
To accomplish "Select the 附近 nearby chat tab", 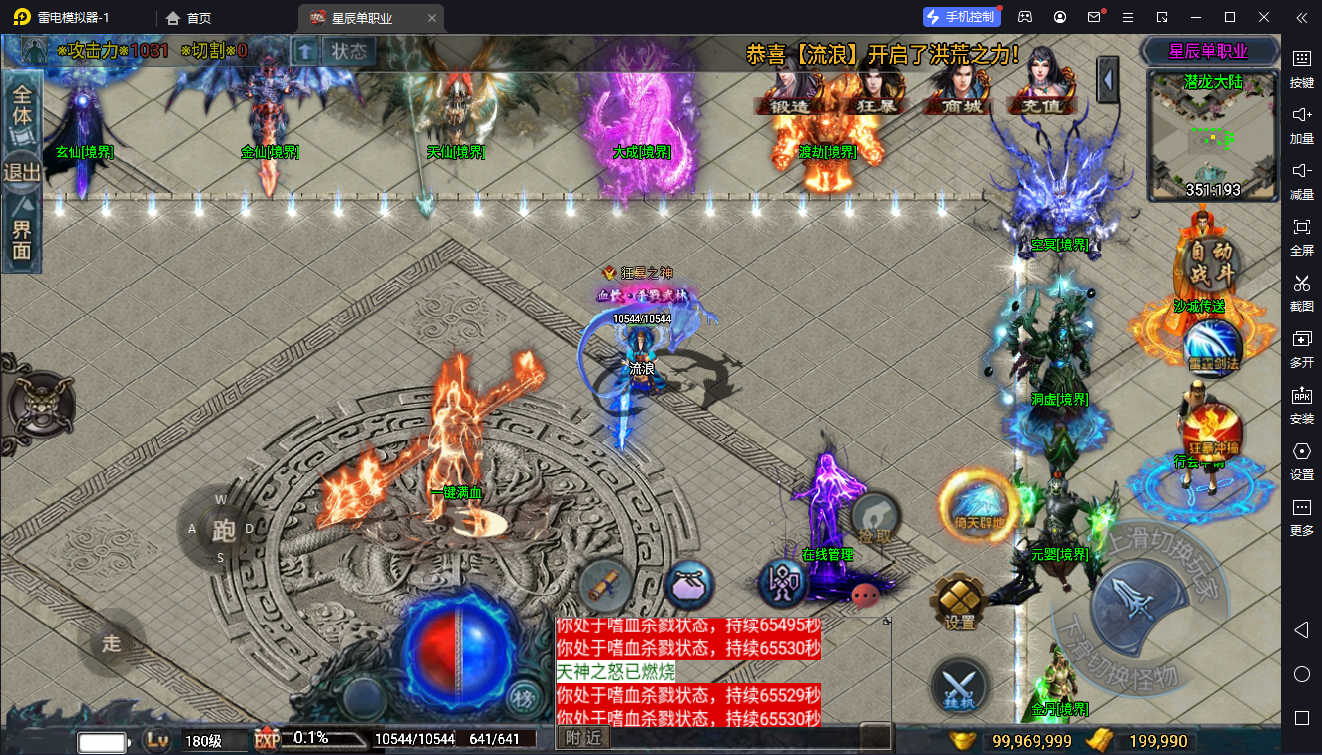I will point(584,738).
